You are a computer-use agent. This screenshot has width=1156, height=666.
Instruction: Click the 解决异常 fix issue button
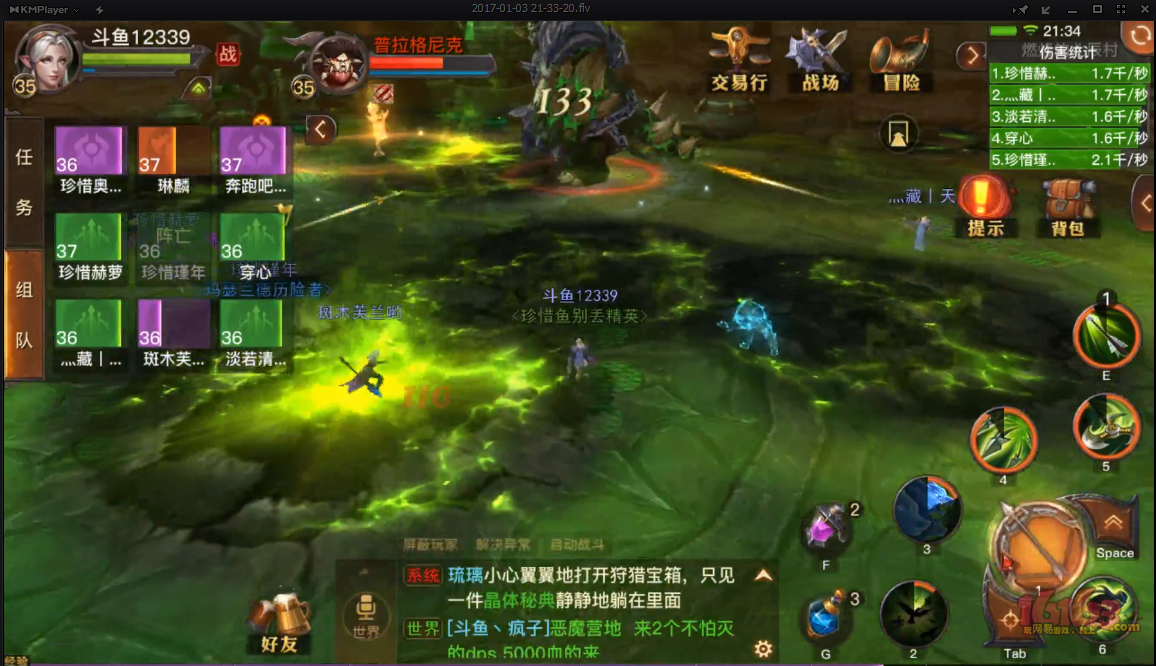point(503,545)
